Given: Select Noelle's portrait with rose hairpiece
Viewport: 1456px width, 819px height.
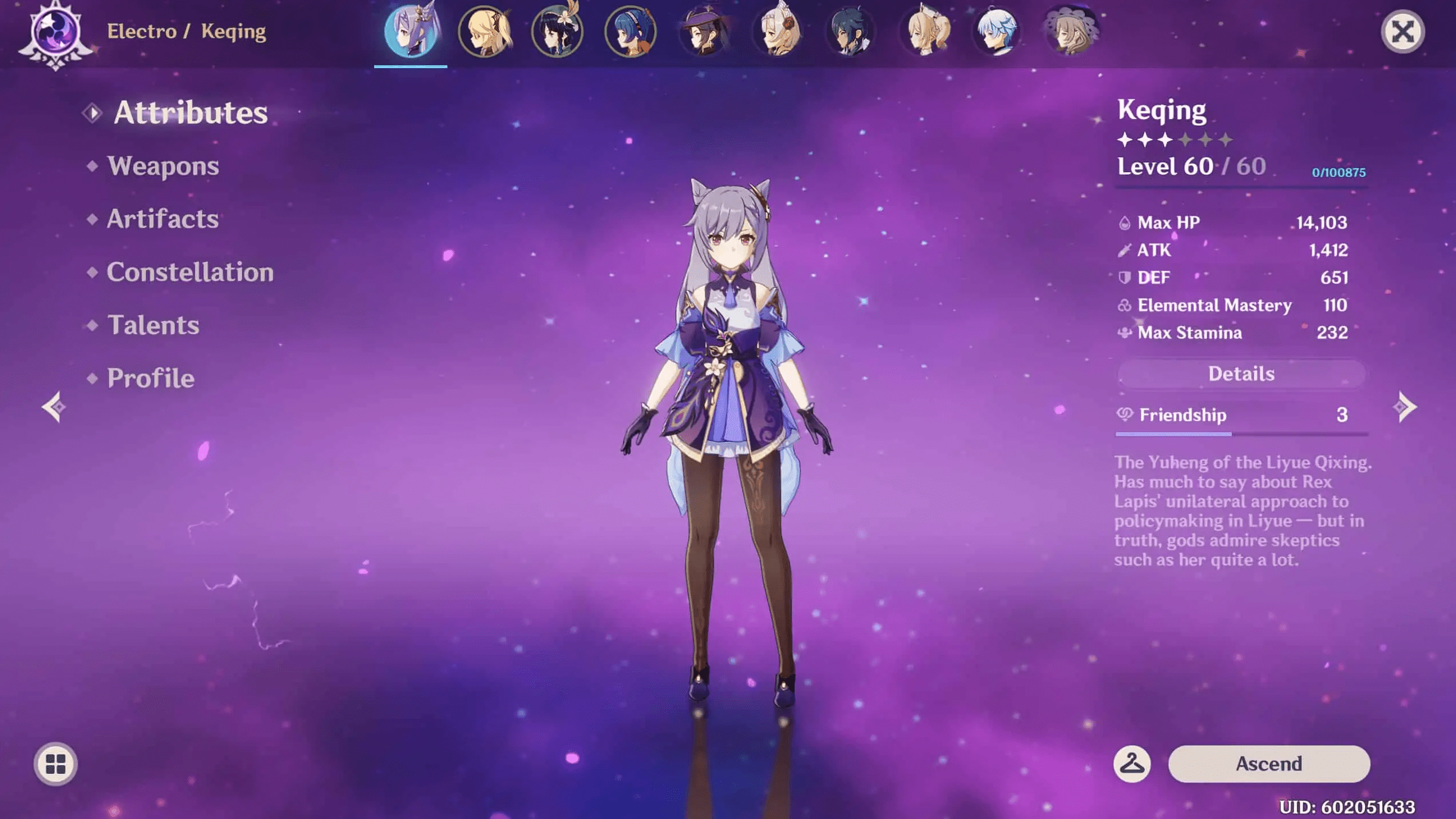Looking at the screenshot, I should [x=777, y=31].
